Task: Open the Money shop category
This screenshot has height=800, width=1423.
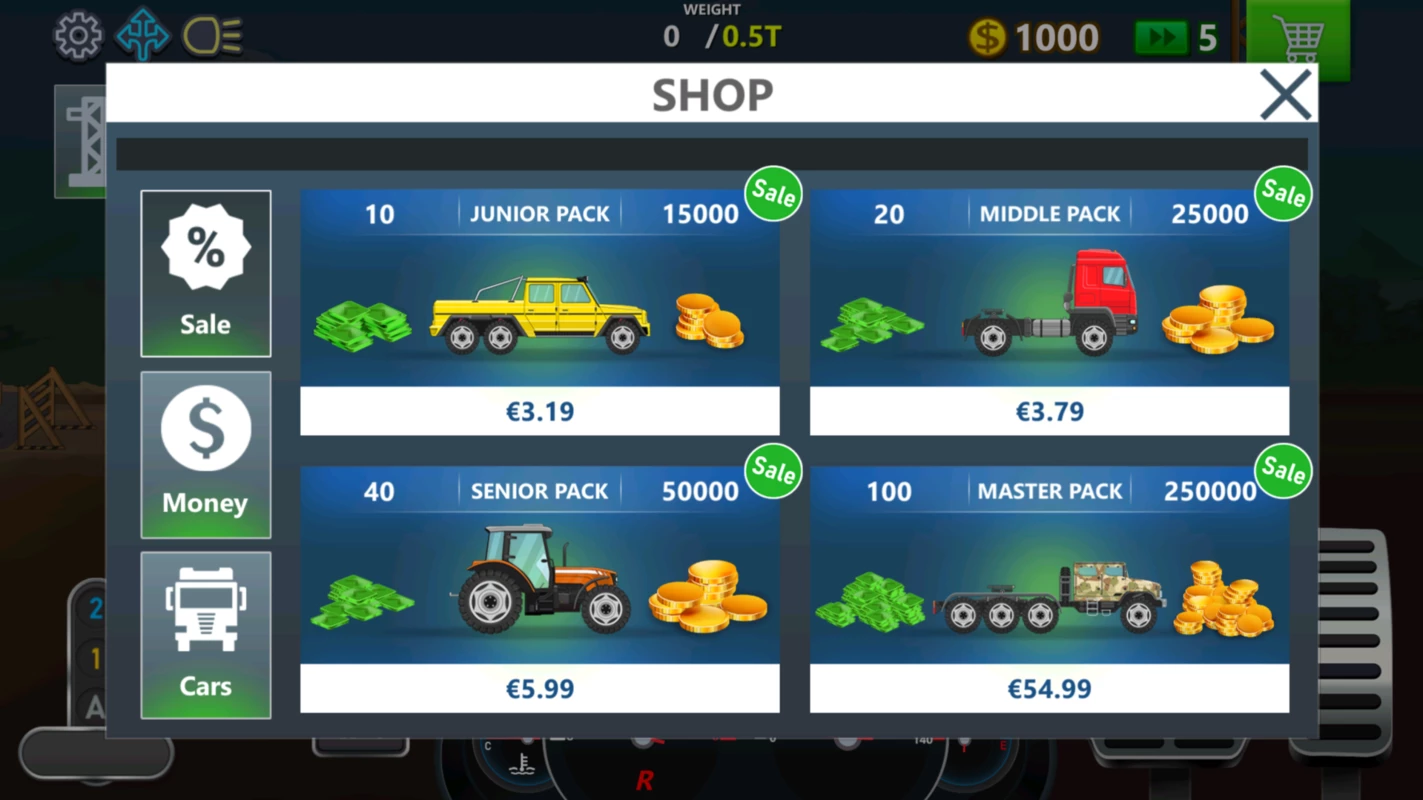Action: click(206, 455)
